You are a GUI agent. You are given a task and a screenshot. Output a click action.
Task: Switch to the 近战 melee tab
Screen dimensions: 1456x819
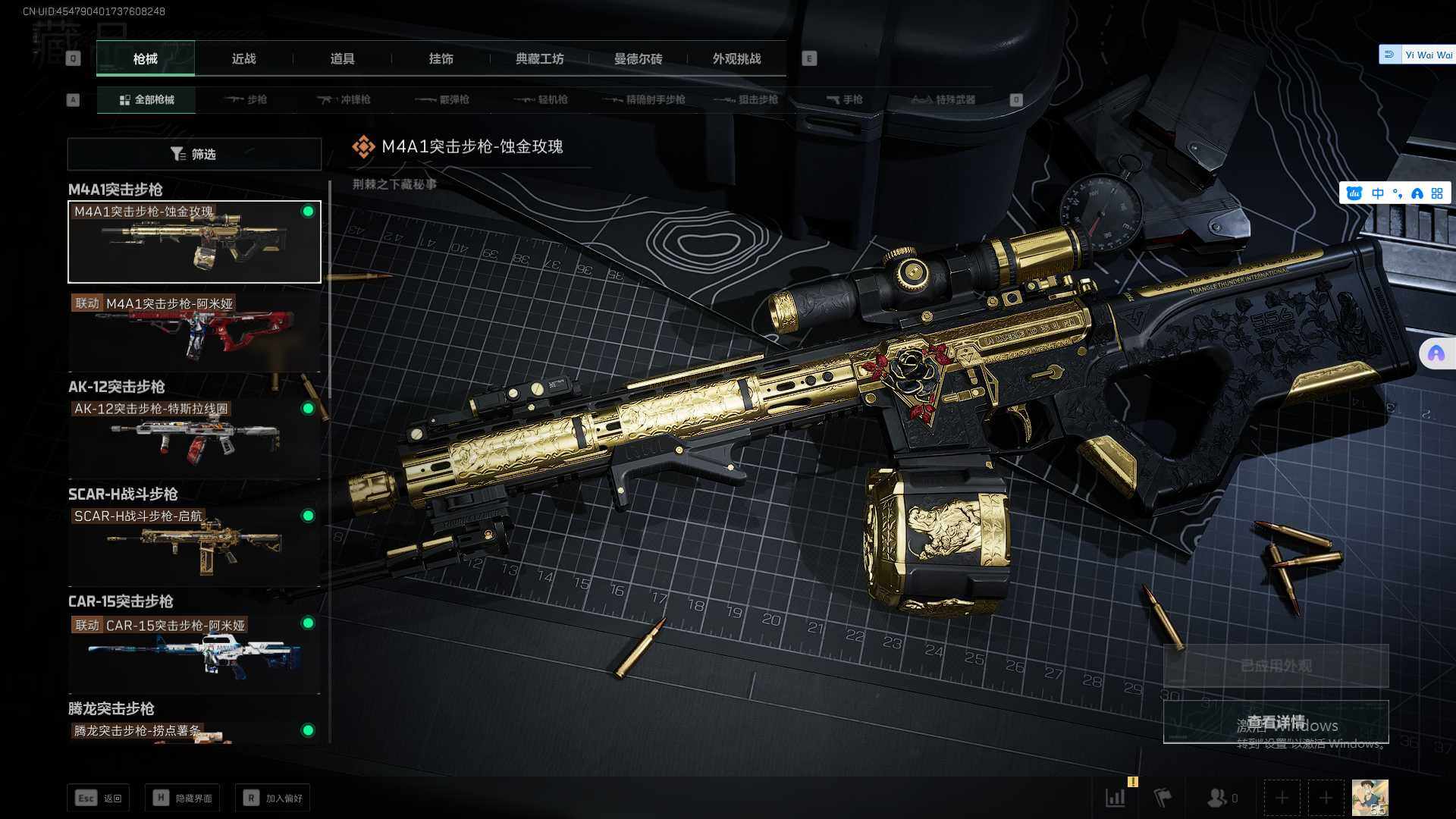click(243, 58)
